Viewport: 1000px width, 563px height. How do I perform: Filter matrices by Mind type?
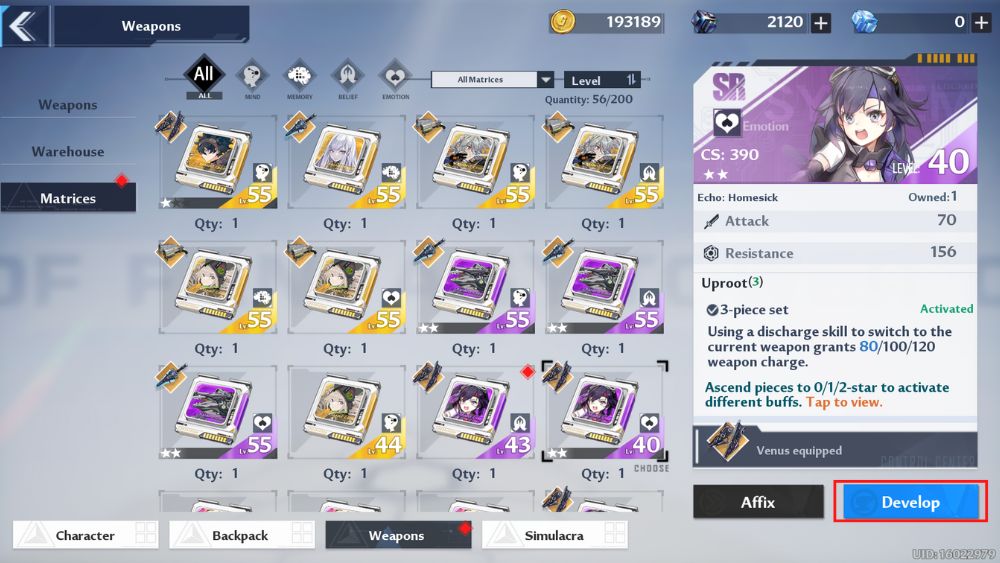coord(252,77)
